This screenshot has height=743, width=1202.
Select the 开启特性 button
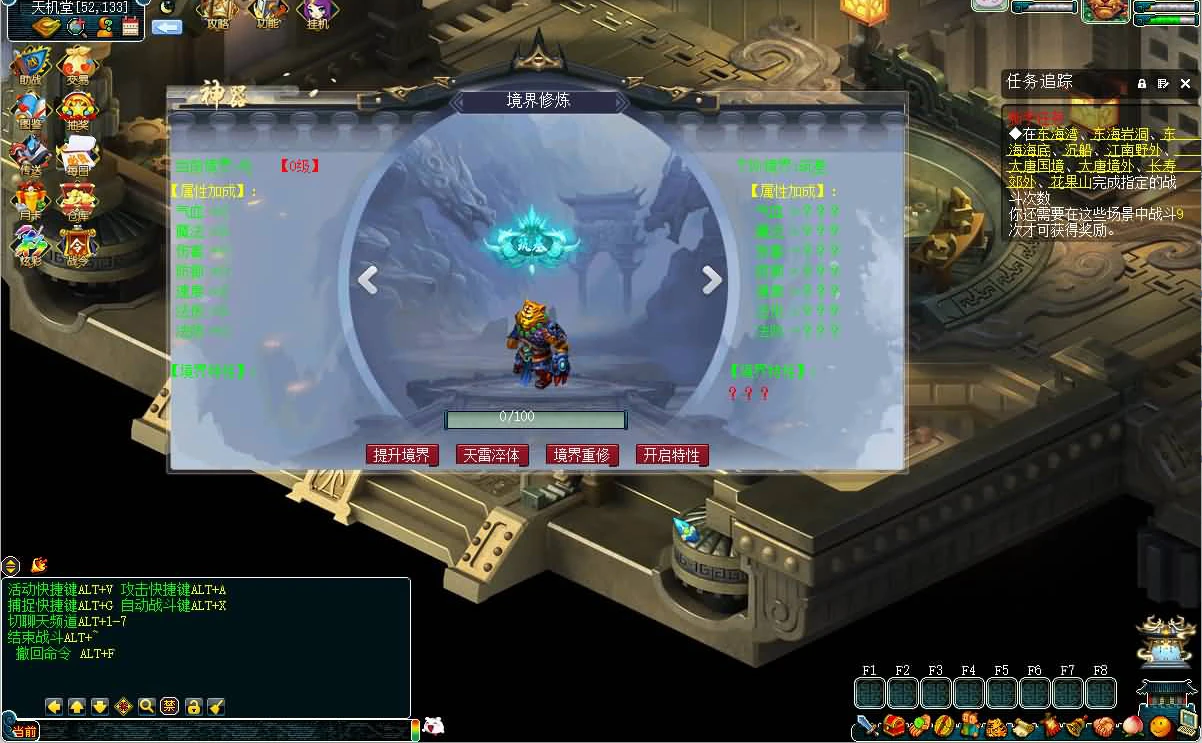[672, 455]
